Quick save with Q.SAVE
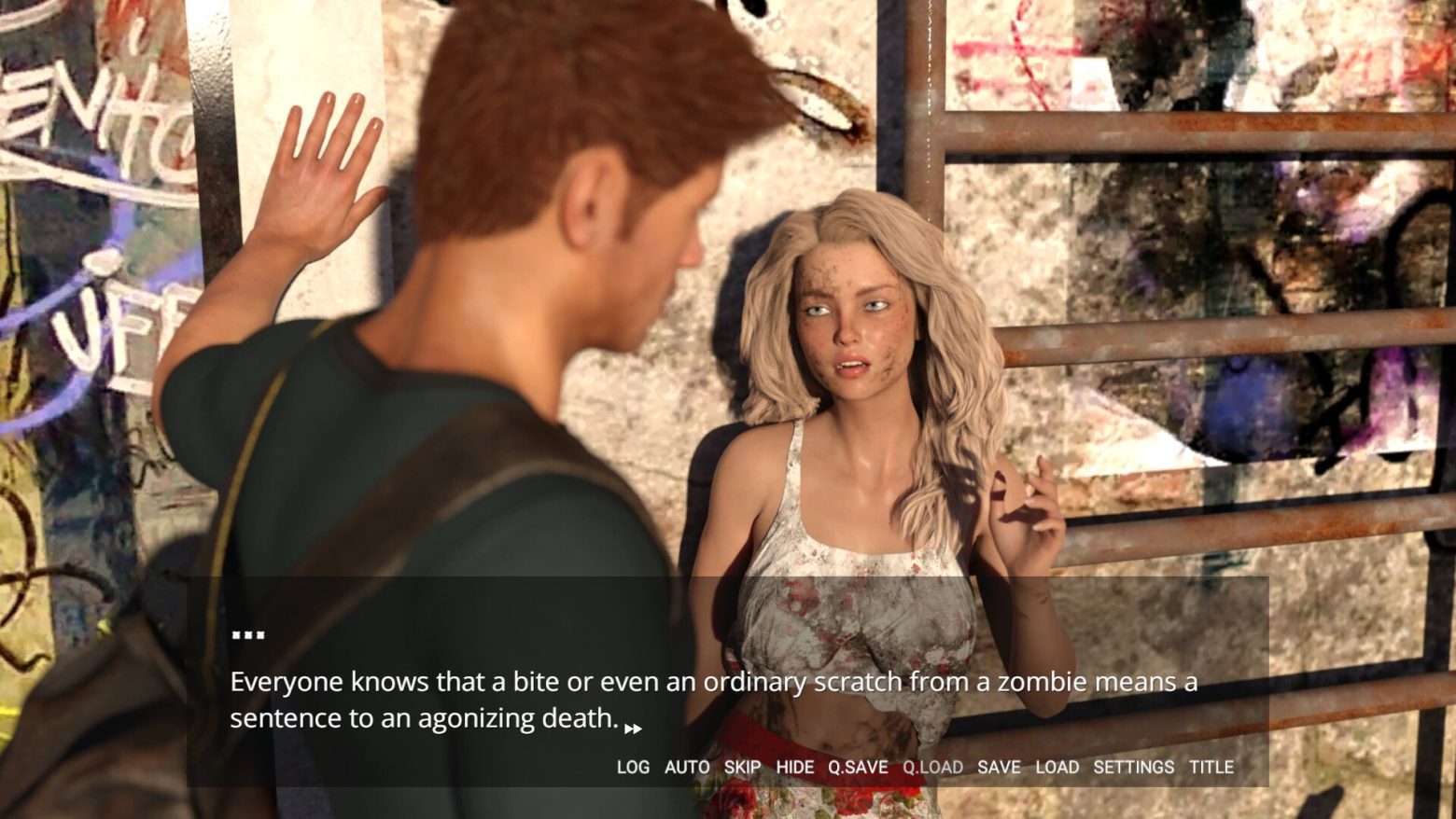This screenshot has height=819, width=1456. click(x=858, y=767)
